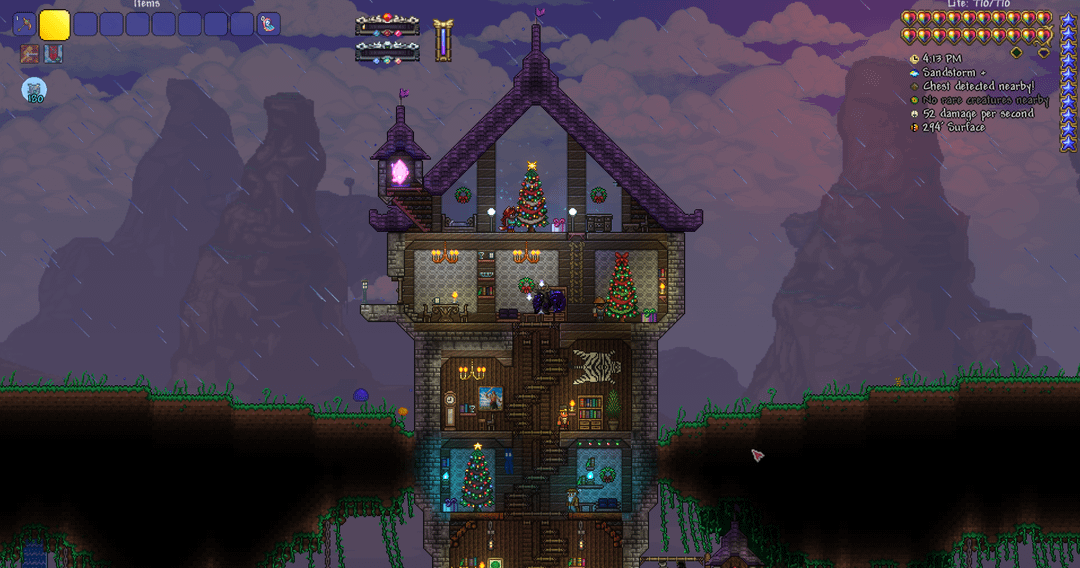The width and height of the screenshot is (1080, 568).
Task: Select the shell item hotbar slot
Action: pos(268,24)
